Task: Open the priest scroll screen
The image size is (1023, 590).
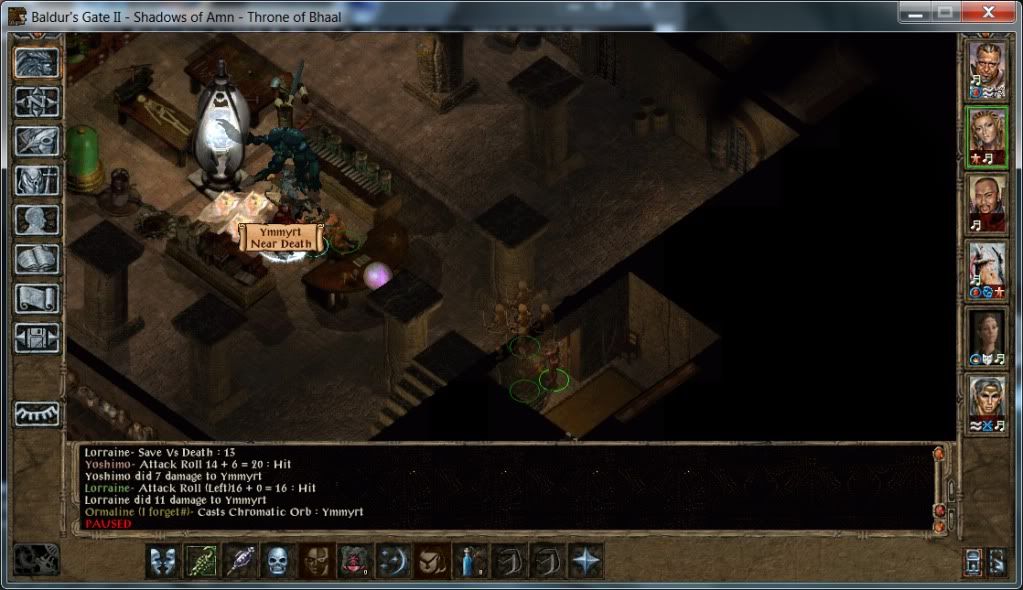Action: (x=37, y=298)
